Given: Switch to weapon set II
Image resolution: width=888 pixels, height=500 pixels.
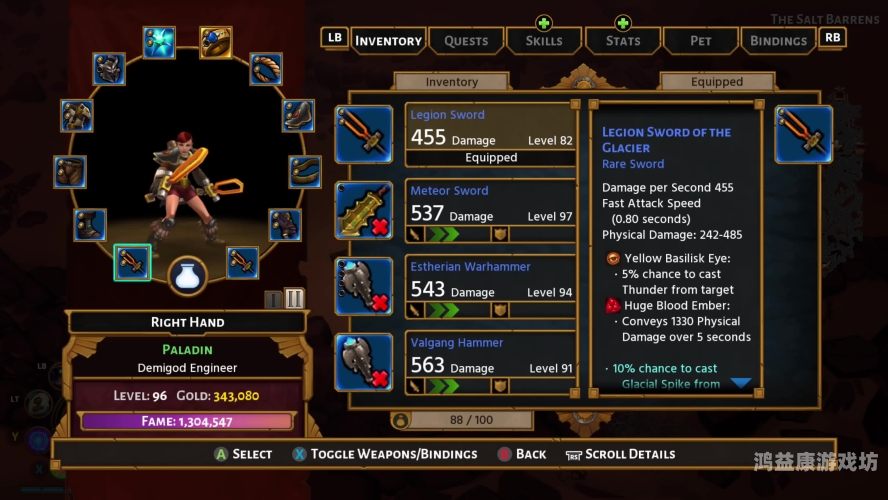Looking at the screenshot, I should point(294,299).
